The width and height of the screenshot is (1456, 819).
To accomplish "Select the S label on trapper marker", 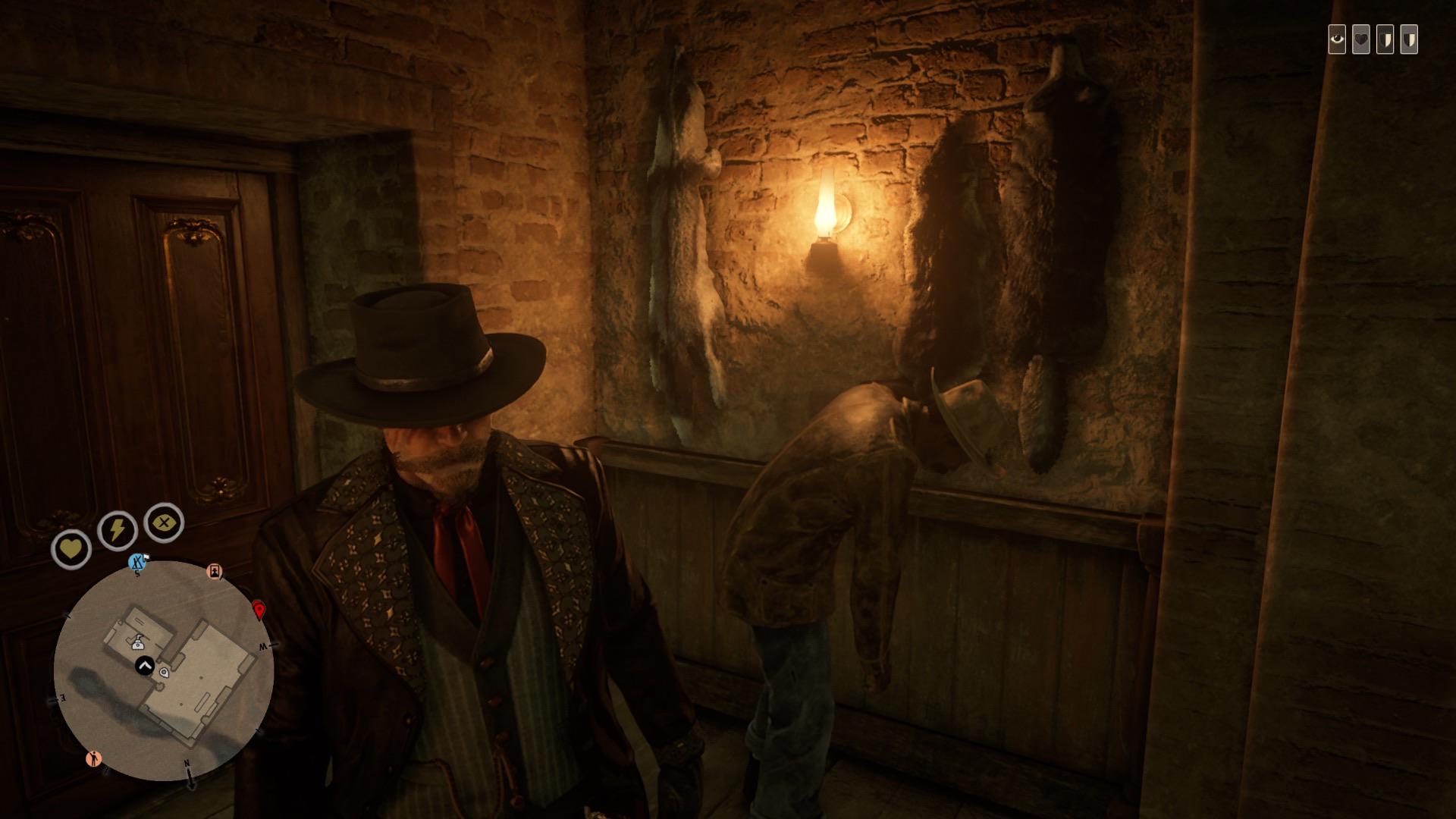I will [x=136, y=573].
